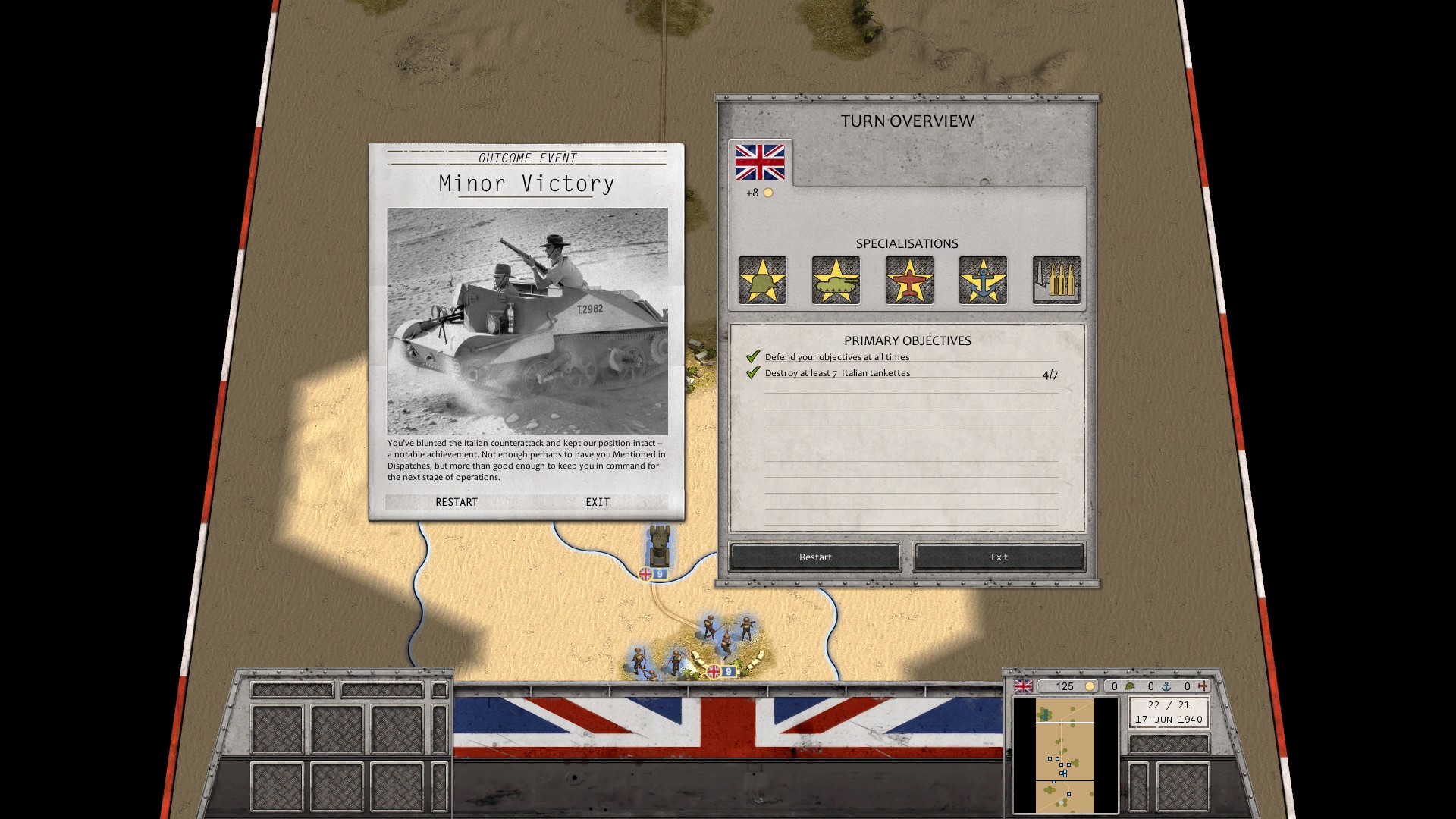Click the minimap in the corner
1456x819 pixels.
pos(1065,755)
